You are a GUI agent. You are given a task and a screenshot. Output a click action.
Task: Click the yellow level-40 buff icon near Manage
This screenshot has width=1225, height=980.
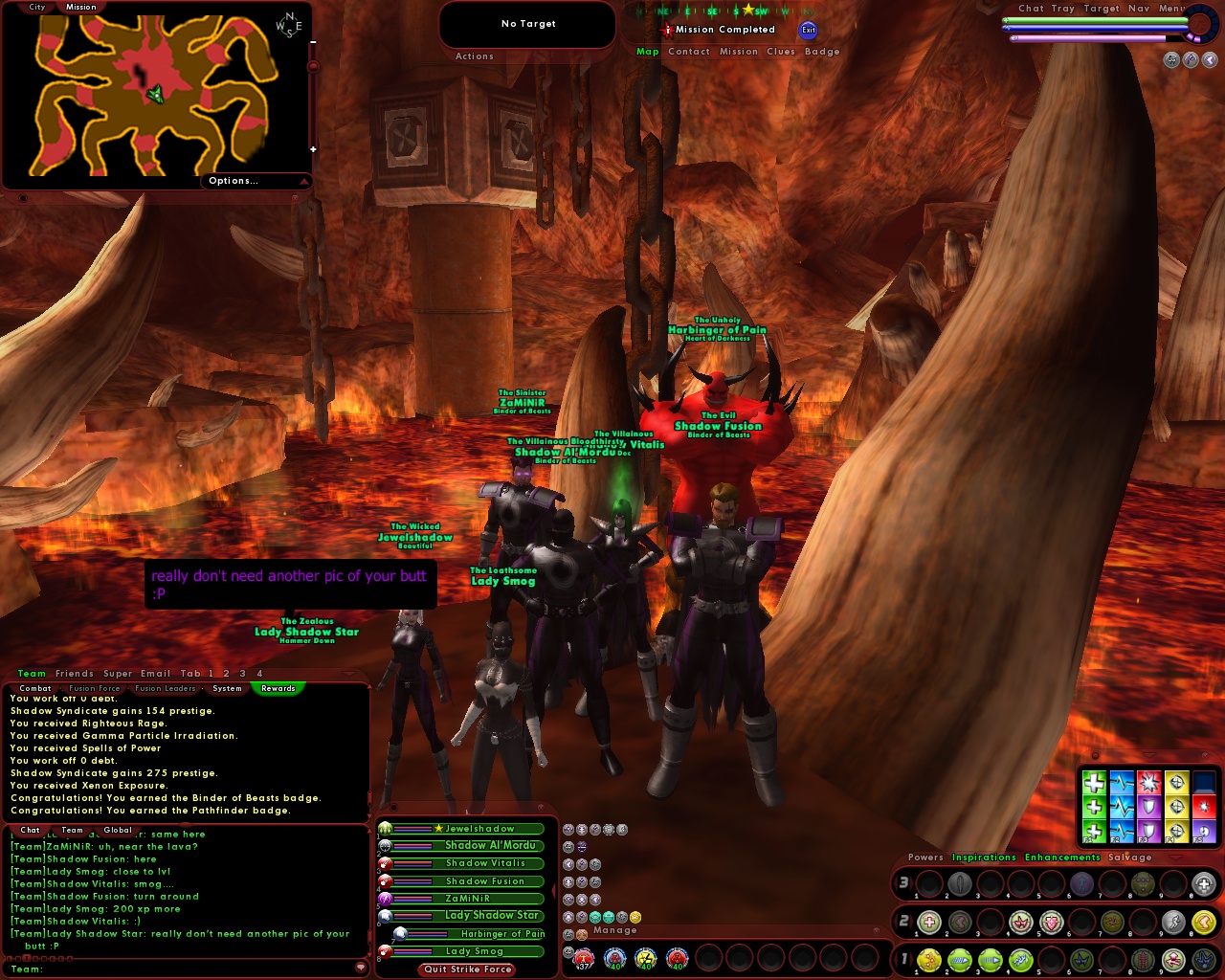coord(646,959)
